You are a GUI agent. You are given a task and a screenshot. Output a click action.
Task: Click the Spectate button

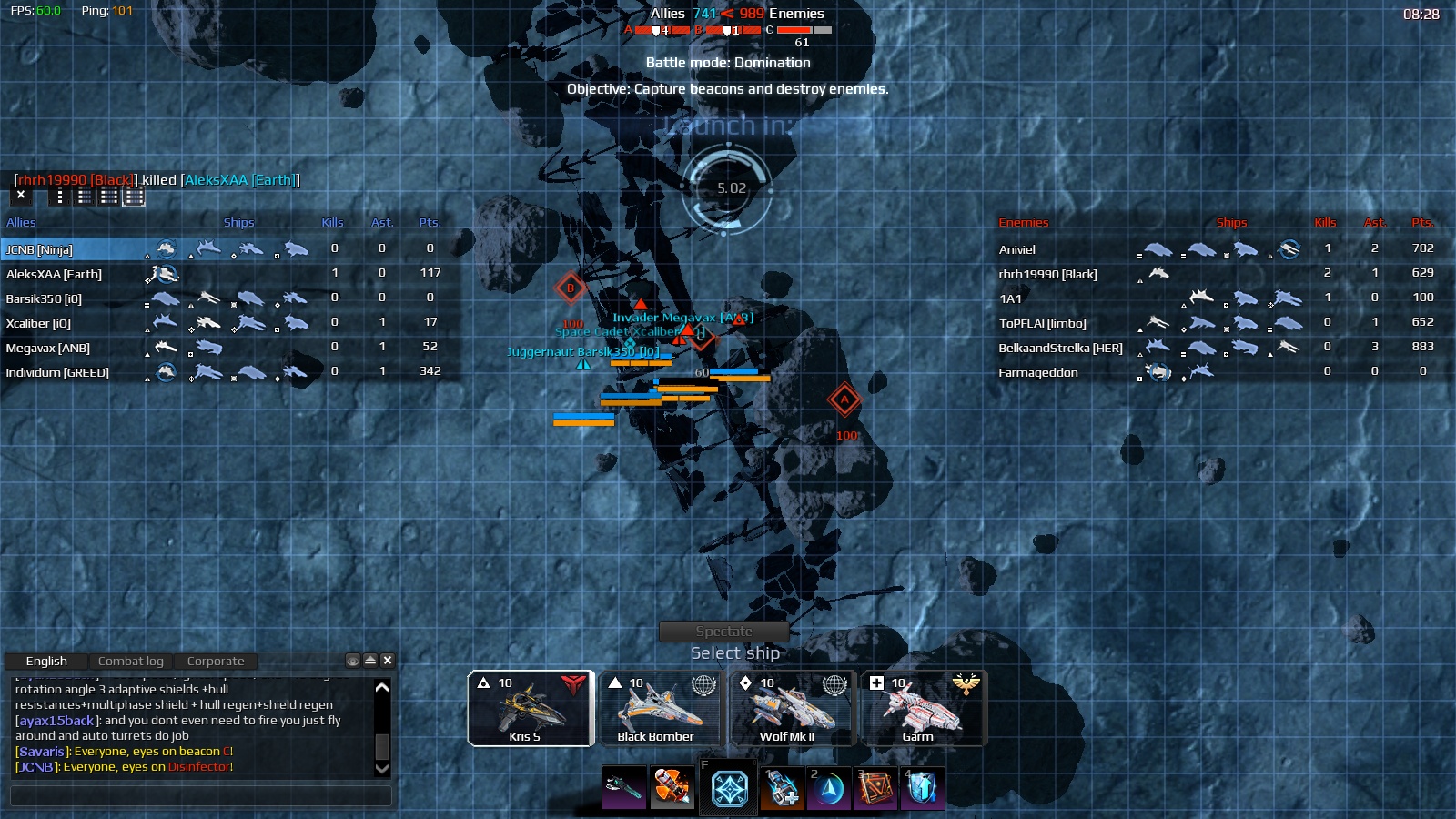tap(724, 630)
